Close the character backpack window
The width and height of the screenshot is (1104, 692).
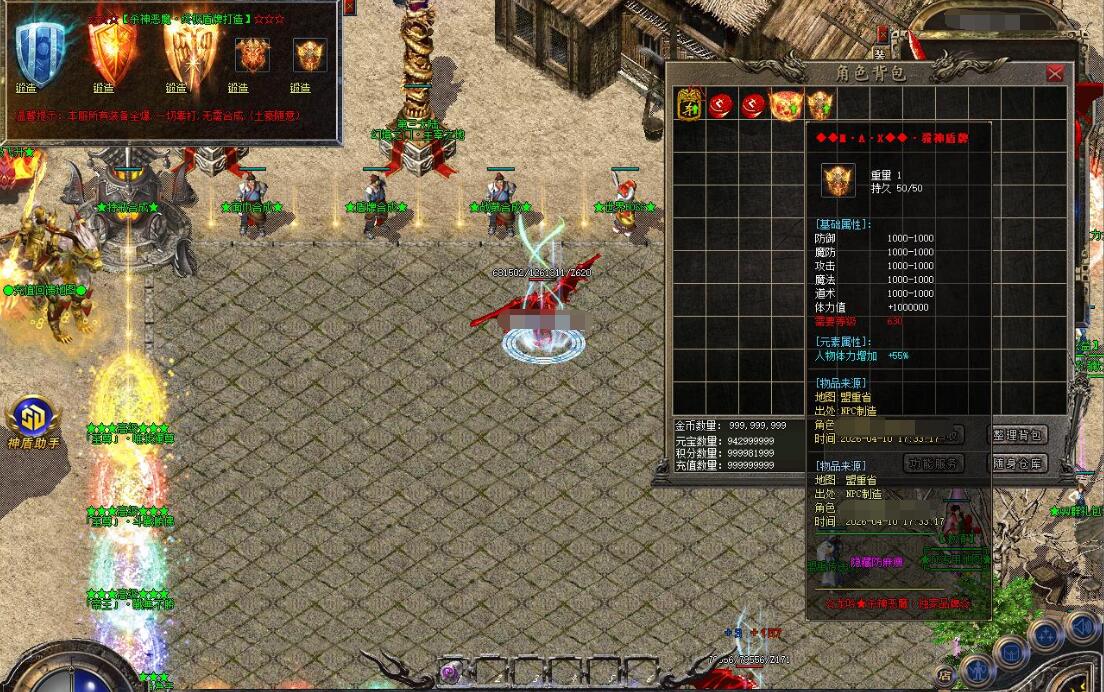click(1055, 74)
